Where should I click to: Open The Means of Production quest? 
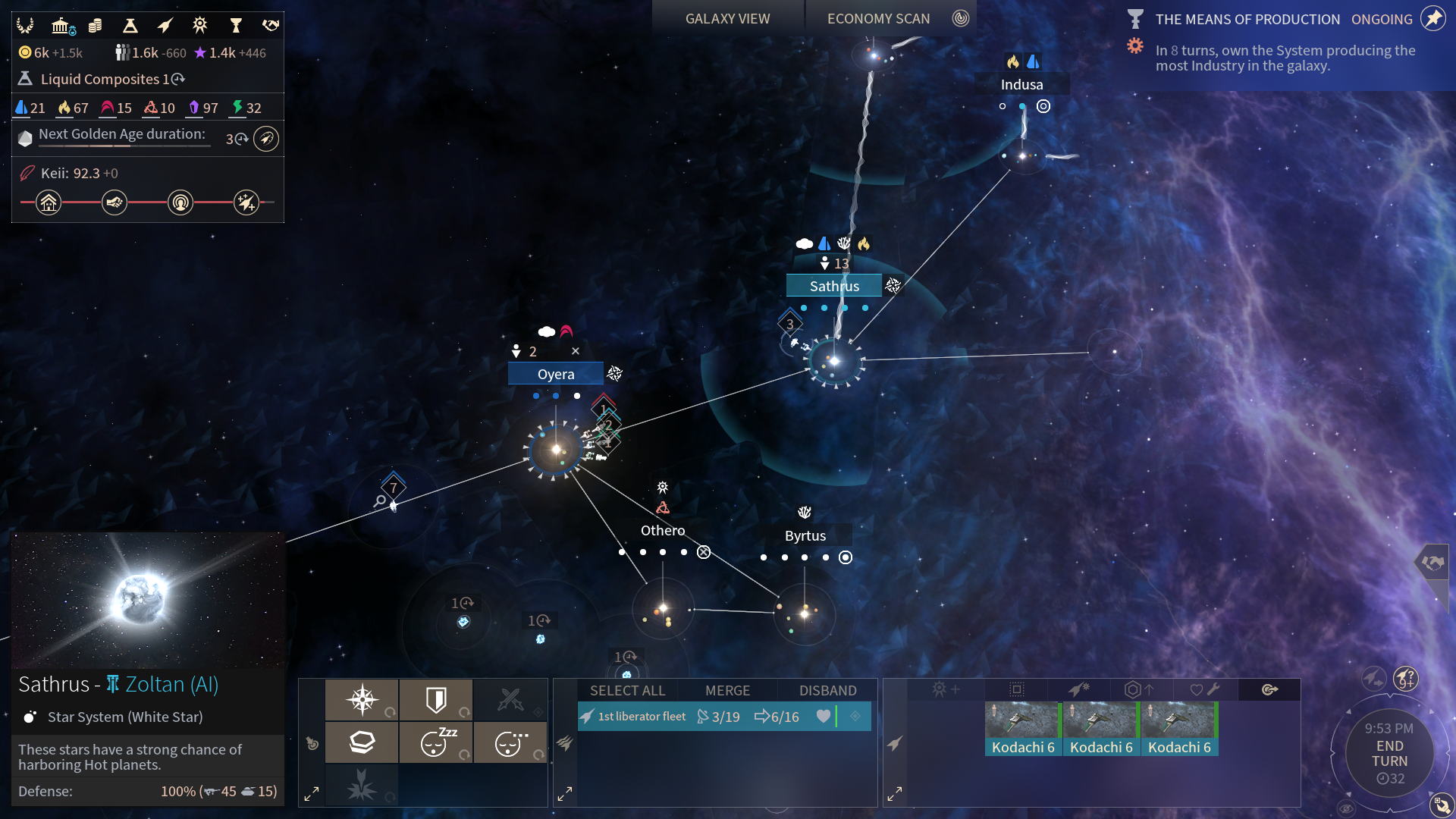[1247, 20]
